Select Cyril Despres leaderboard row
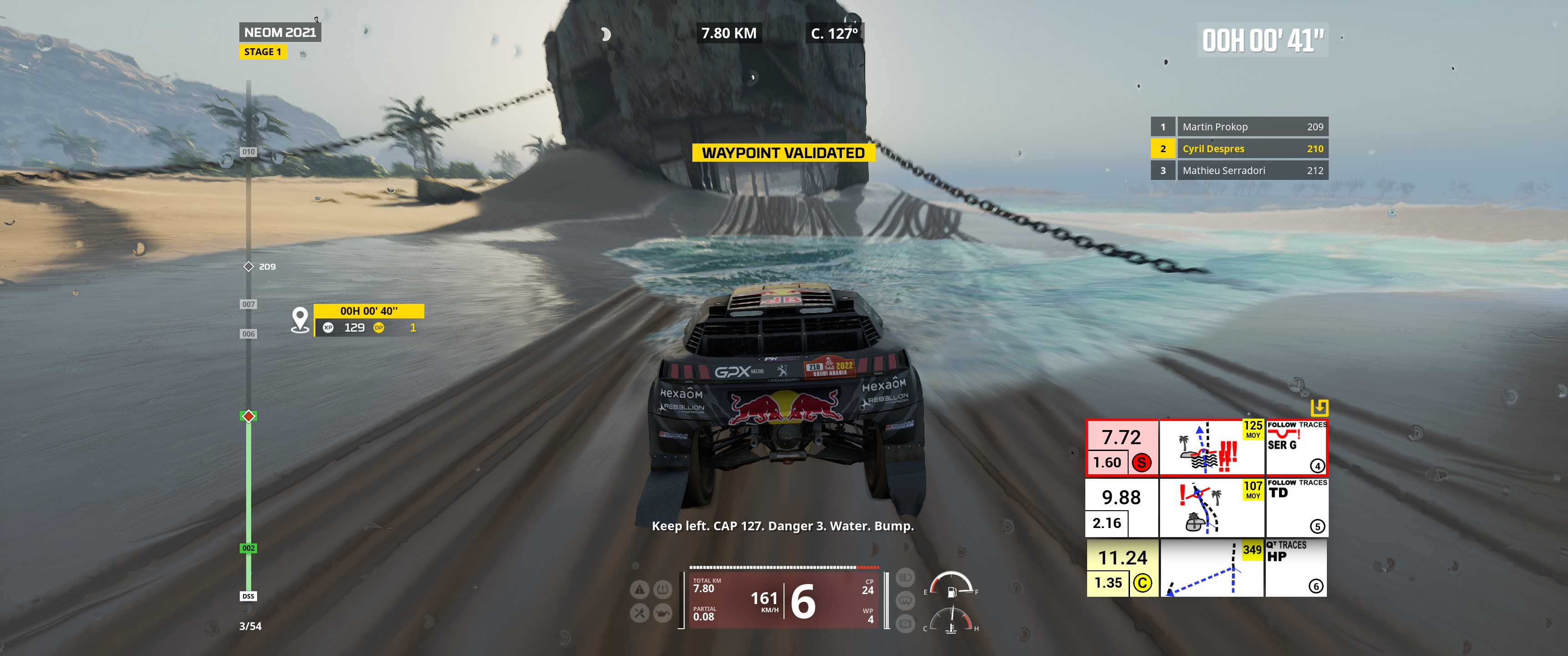The width and height of the screenshot is (1568, 656). (1239, 149)
